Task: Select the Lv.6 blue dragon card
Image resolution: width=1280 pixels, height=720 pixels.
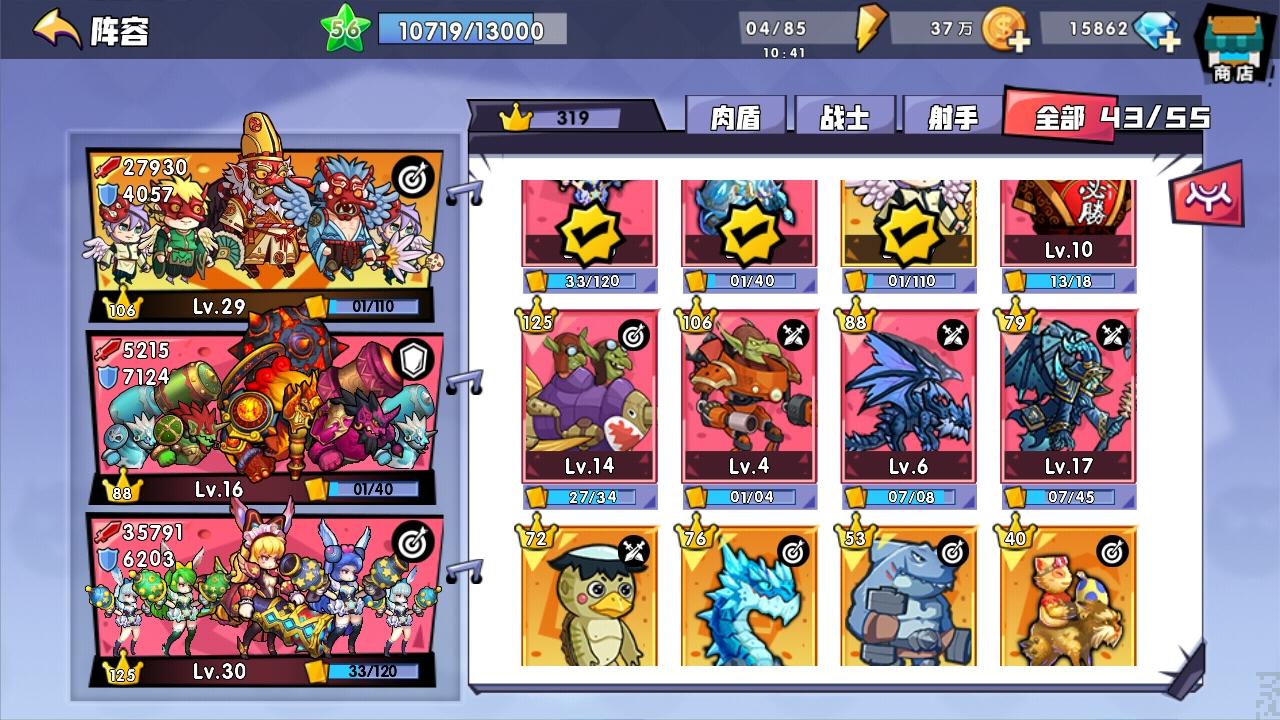Action: point(907,400)
